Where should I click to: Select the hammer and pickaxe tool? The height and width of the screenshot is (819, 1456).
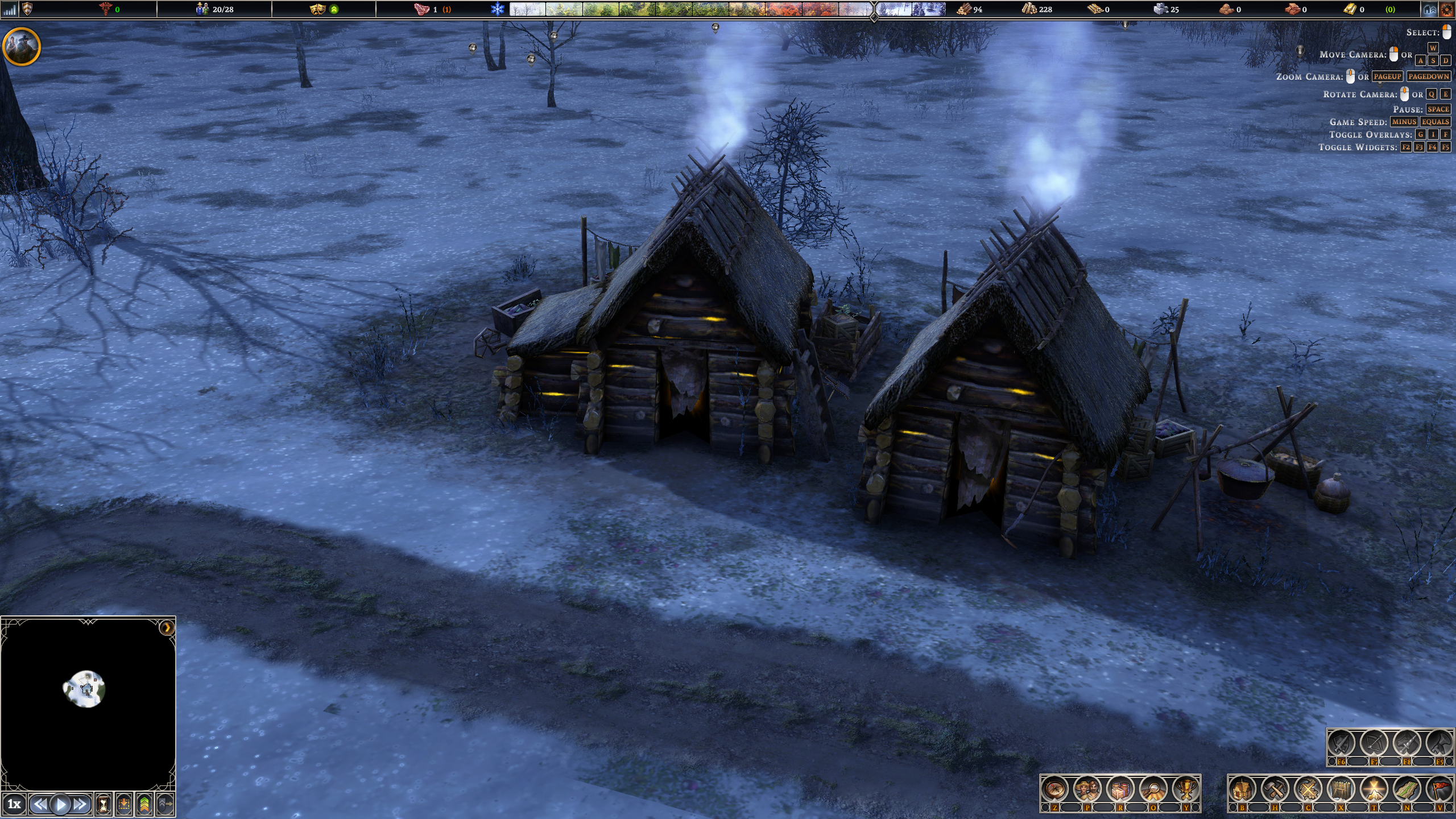coord(1275,789)
